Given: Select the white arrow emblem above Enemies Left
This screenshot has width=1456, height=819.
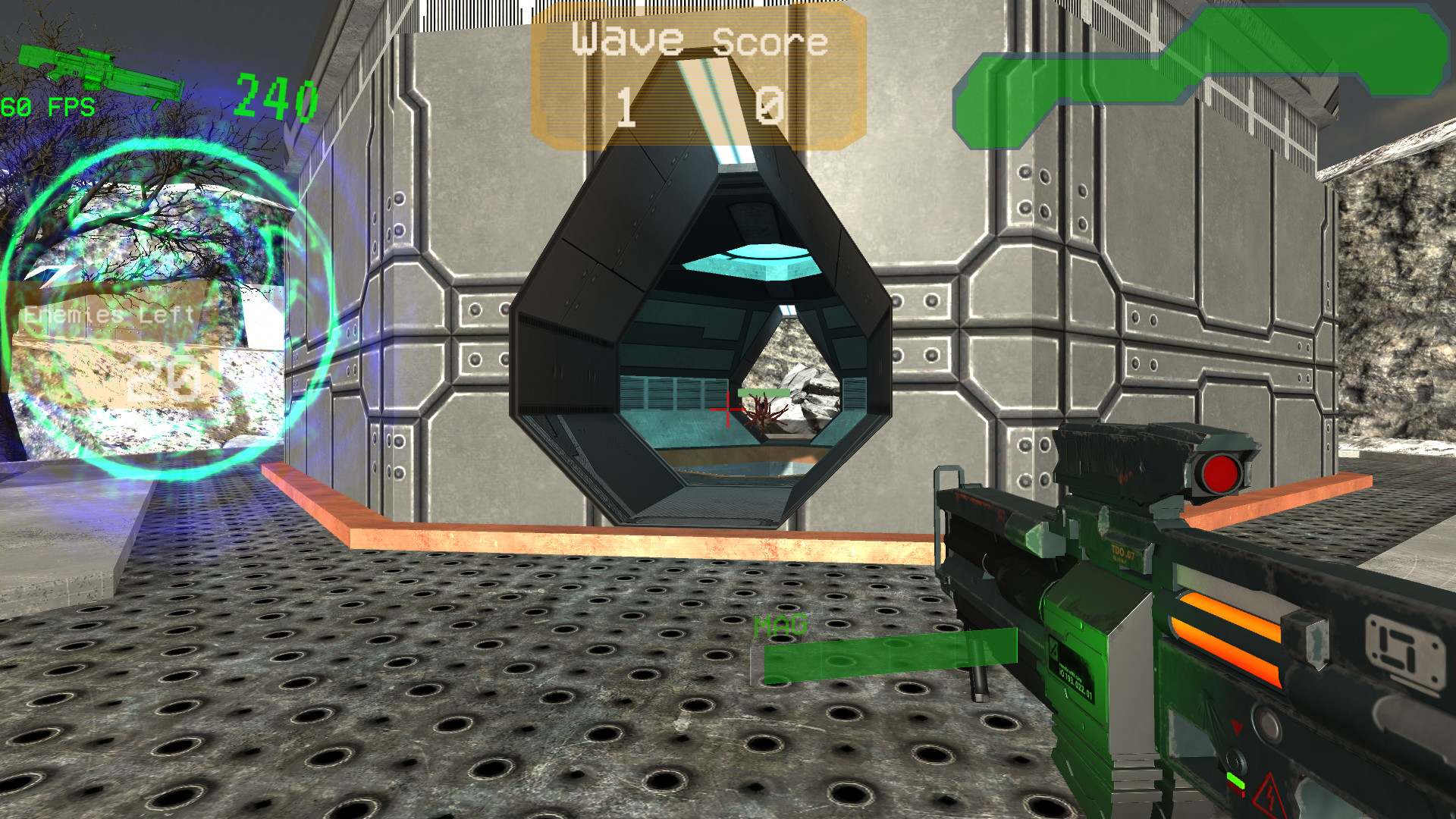Looking at the screenshot, I should [49, 273].
